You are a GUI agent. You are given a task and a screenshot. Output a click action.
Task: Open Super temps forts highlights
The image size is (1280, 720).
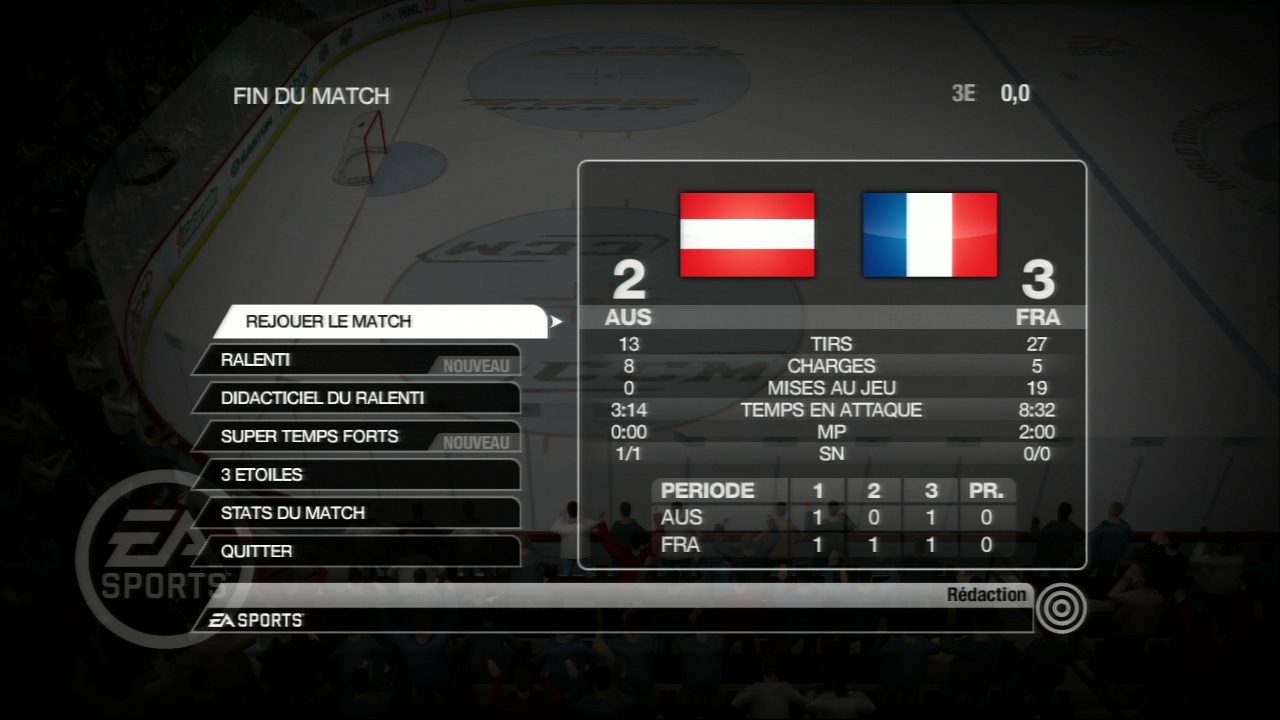coord(355,437)
